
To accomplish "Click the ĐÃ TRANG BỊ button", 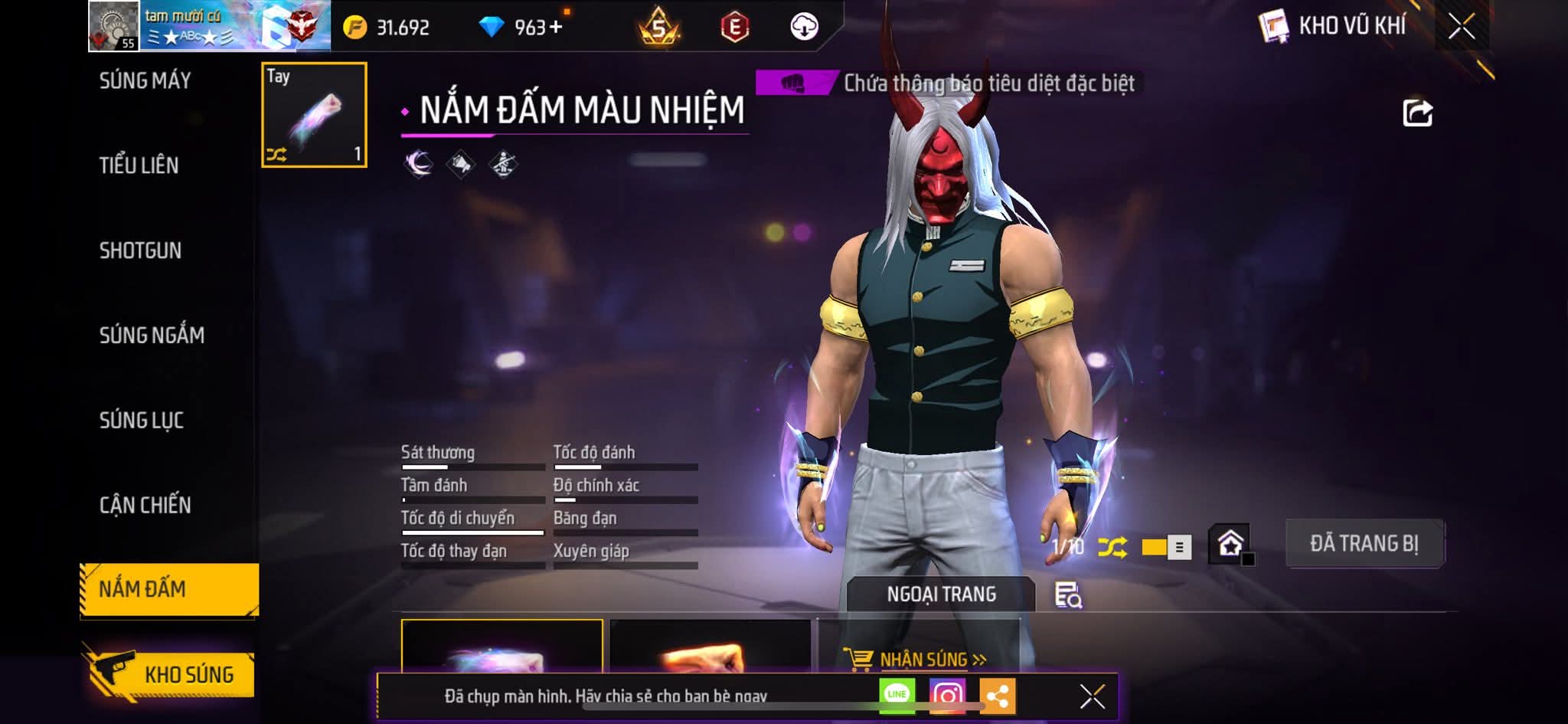I will pyautogui.click(x=1364, y=544).
